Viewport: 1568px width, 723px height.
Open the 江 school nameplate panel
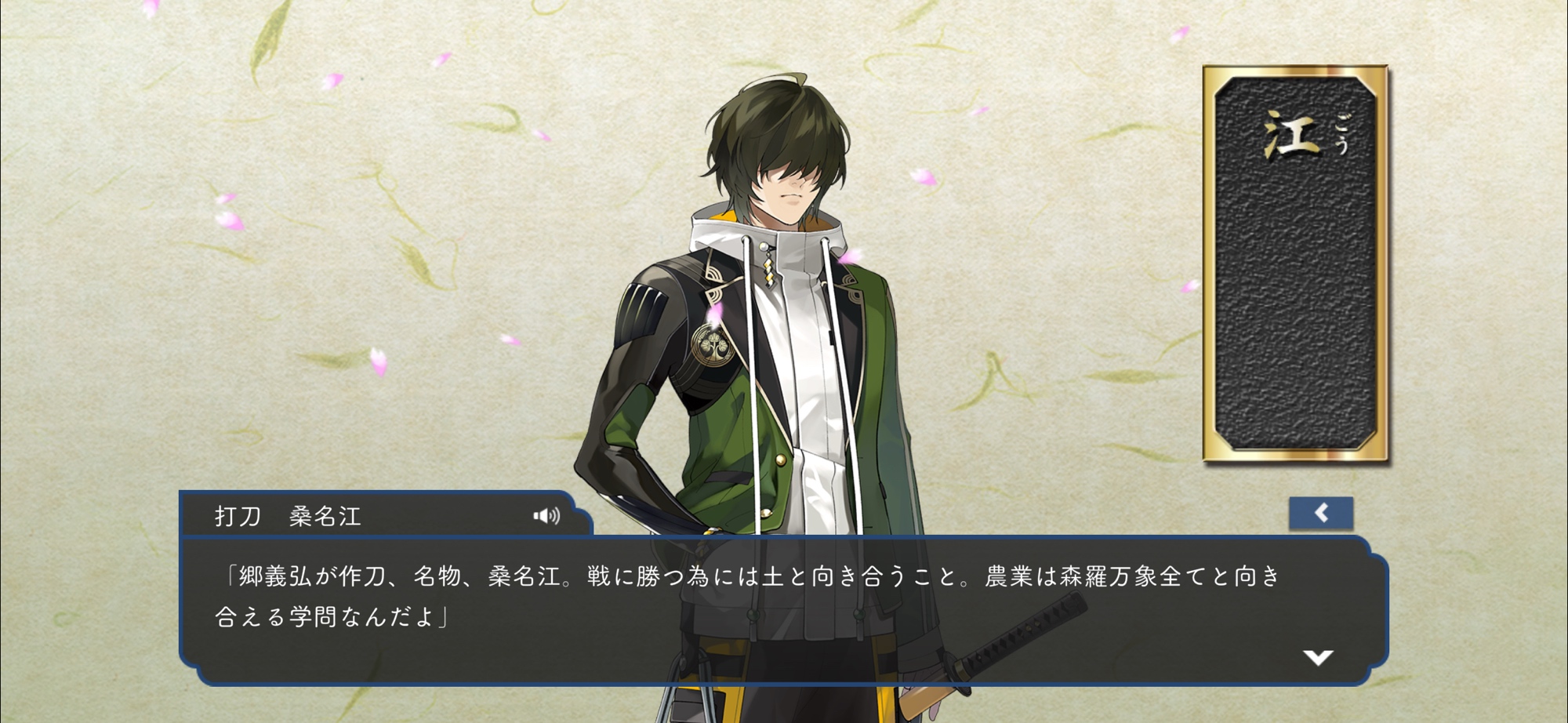(1296, 263)
